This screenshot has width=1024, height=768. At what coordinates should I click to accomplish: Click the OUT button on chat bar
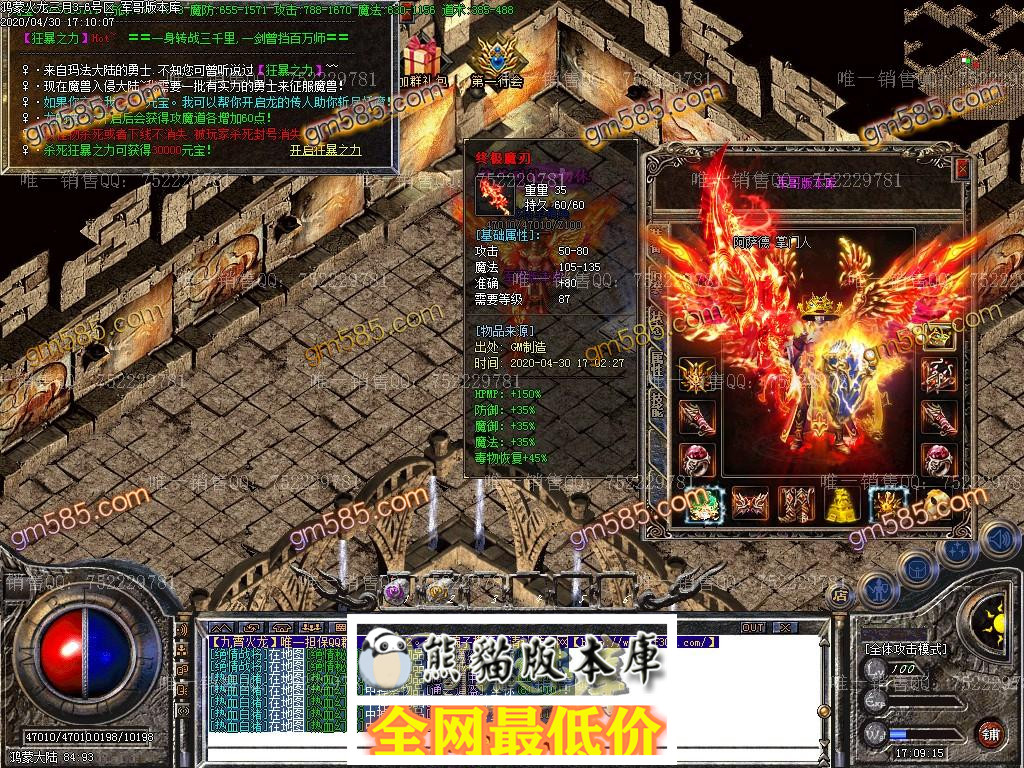[752, 627]
